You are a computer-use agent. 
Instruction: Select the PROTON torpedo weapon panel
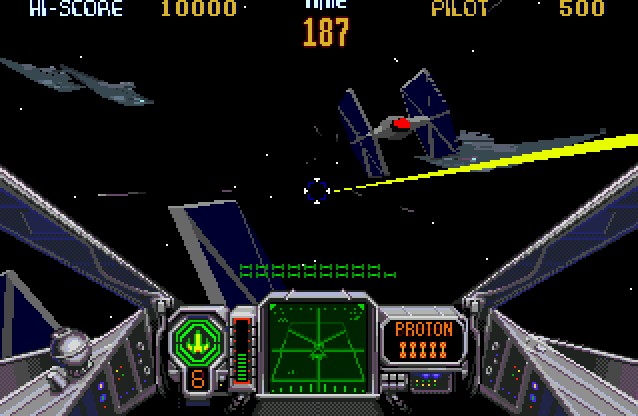tap(424, 340)
